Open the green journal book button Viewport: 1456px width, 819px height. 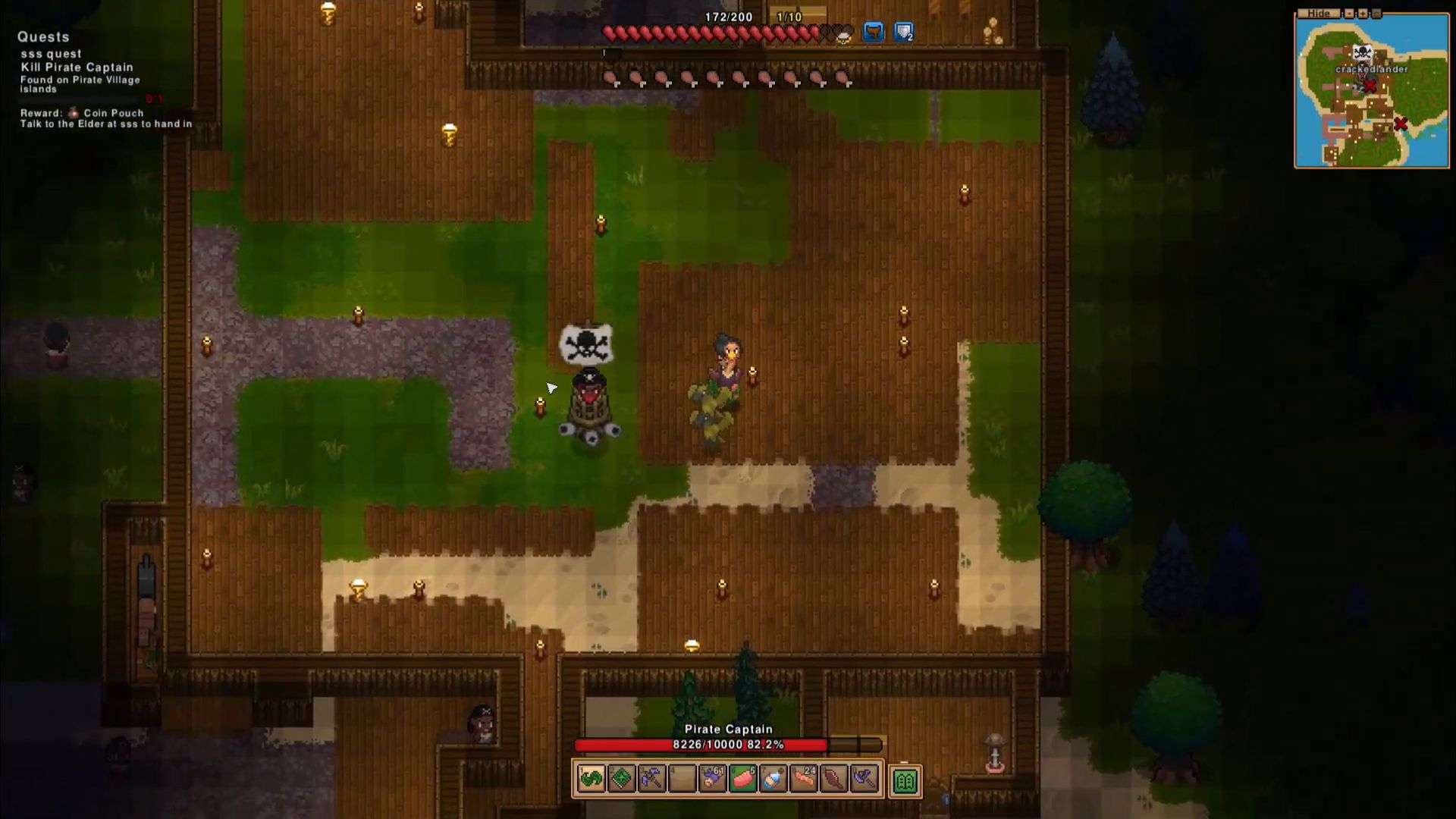(x=905, y=780)
